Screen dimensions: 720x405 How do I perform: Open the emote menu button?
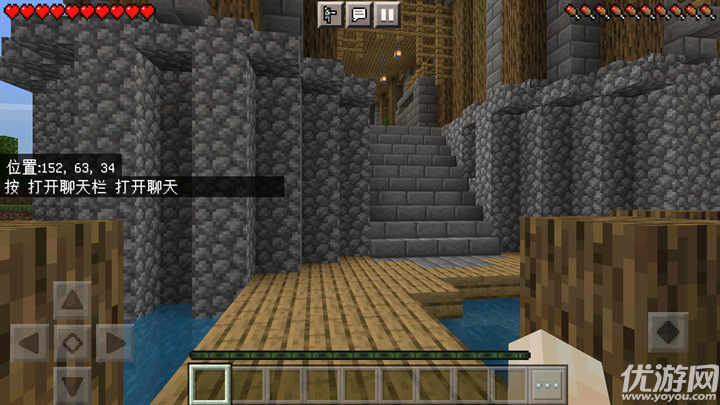pos(330,14)
